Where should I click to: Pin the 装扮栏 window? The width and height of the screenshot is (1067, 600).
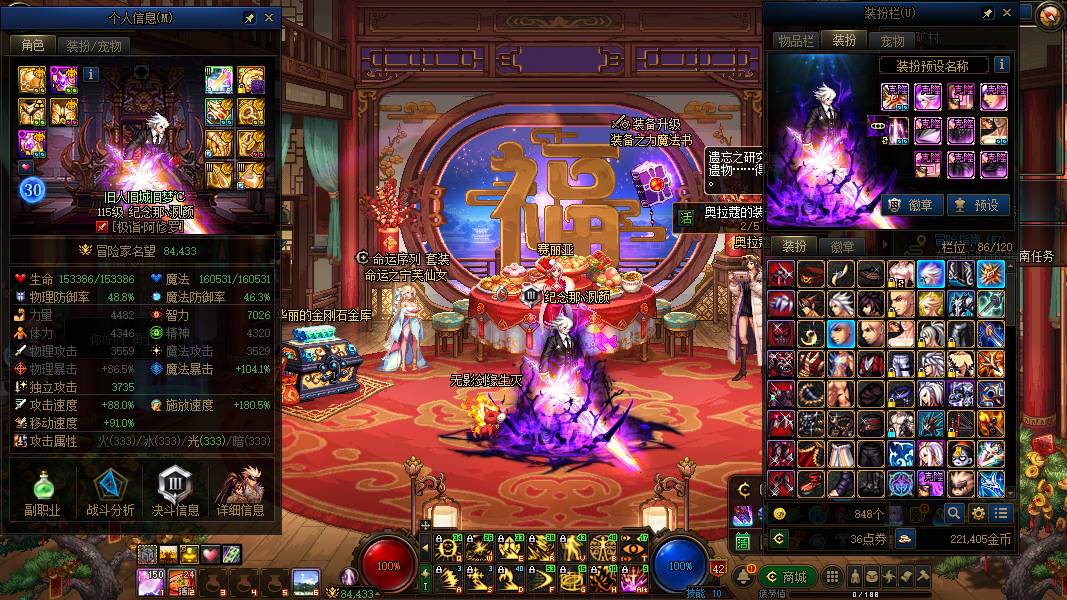pos(987,13)
